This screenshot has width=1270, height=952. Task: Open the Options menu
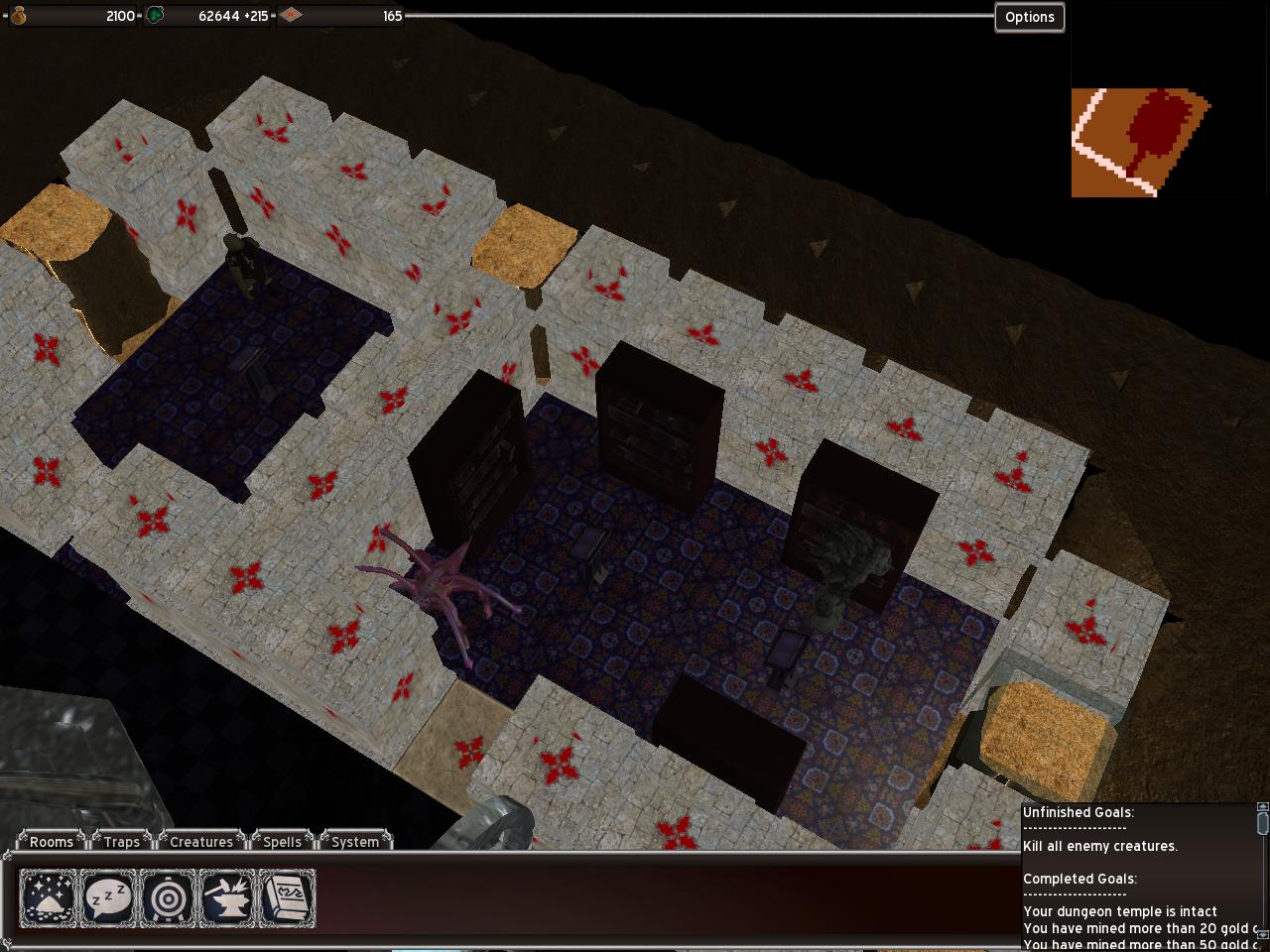click(1029, 17)
